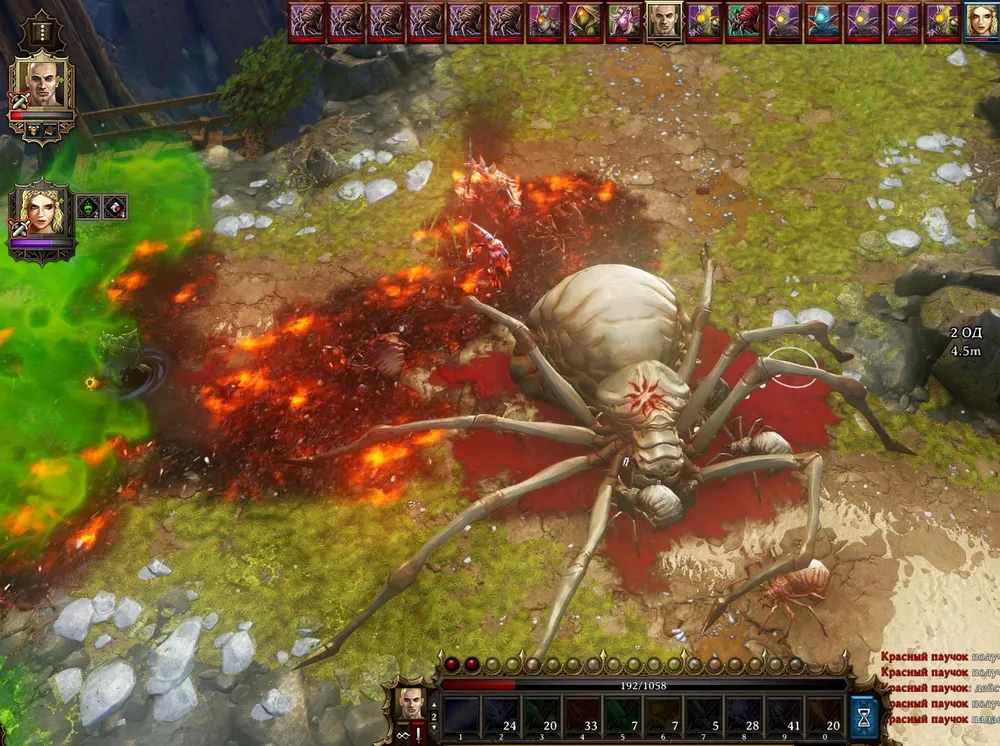Open the menu button above the portraits
Viewport: 1000px width, 746px height.
click(41, 31)
